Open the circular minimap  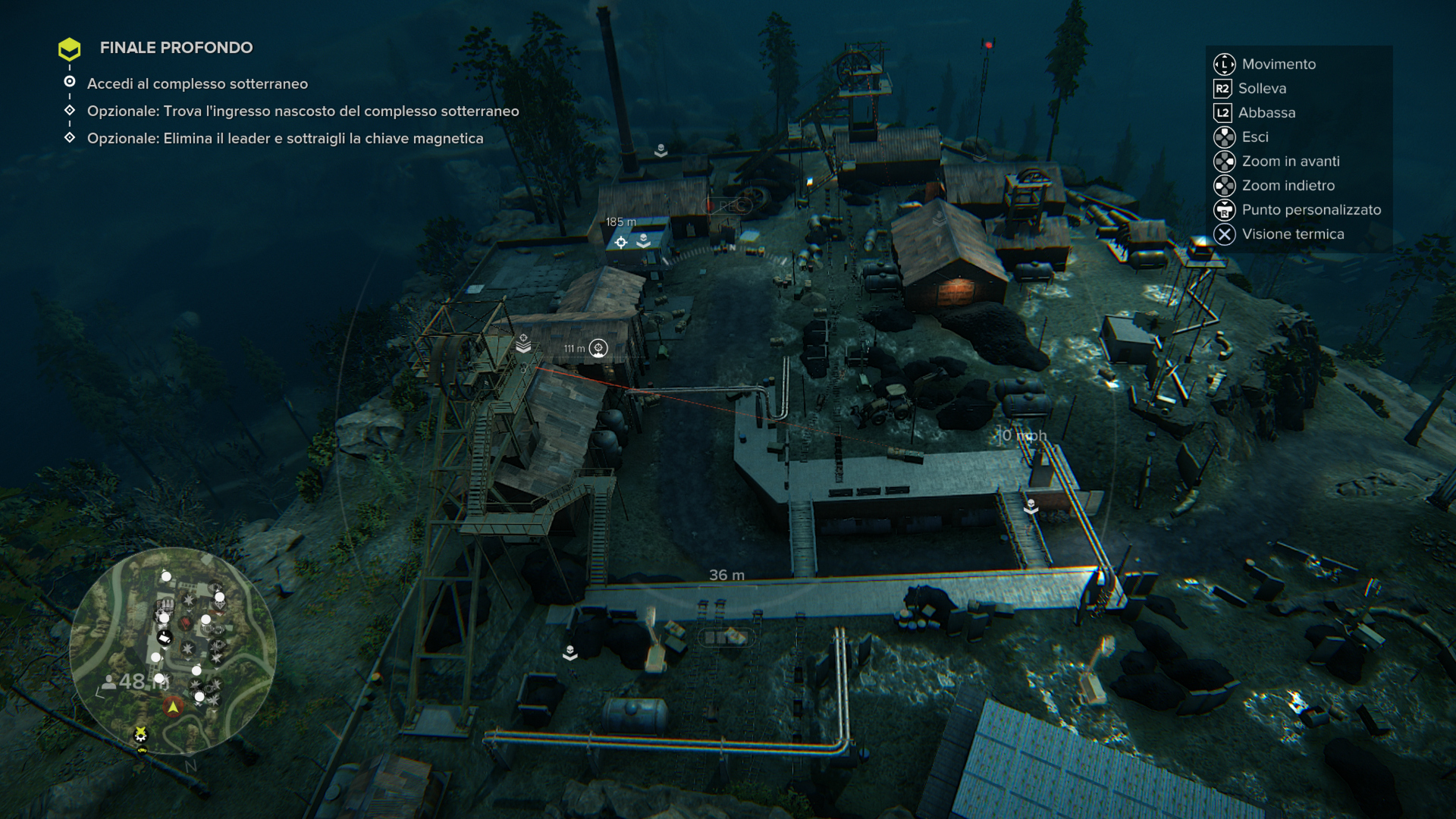(x=173, y=651)
